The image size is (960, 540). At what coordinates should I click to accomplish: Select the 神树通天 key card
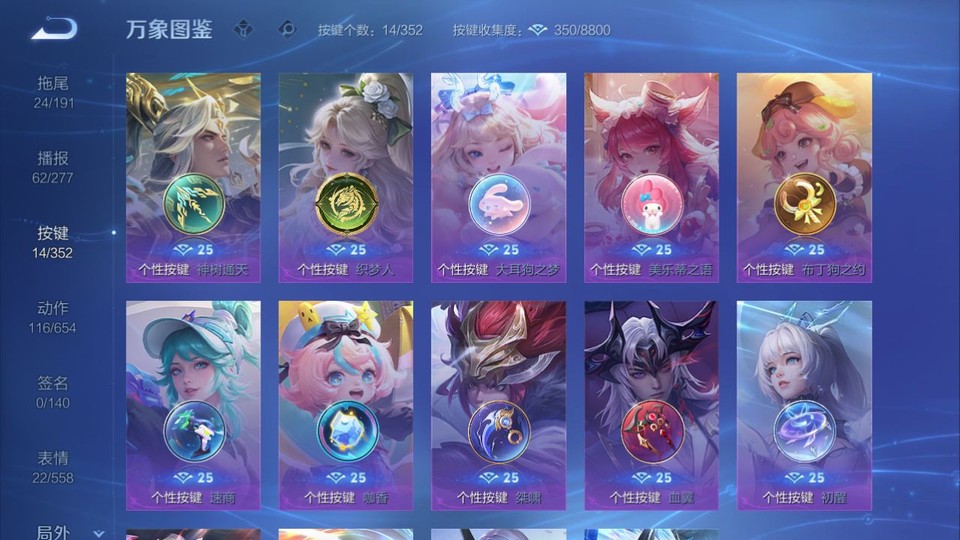point(193,178)
